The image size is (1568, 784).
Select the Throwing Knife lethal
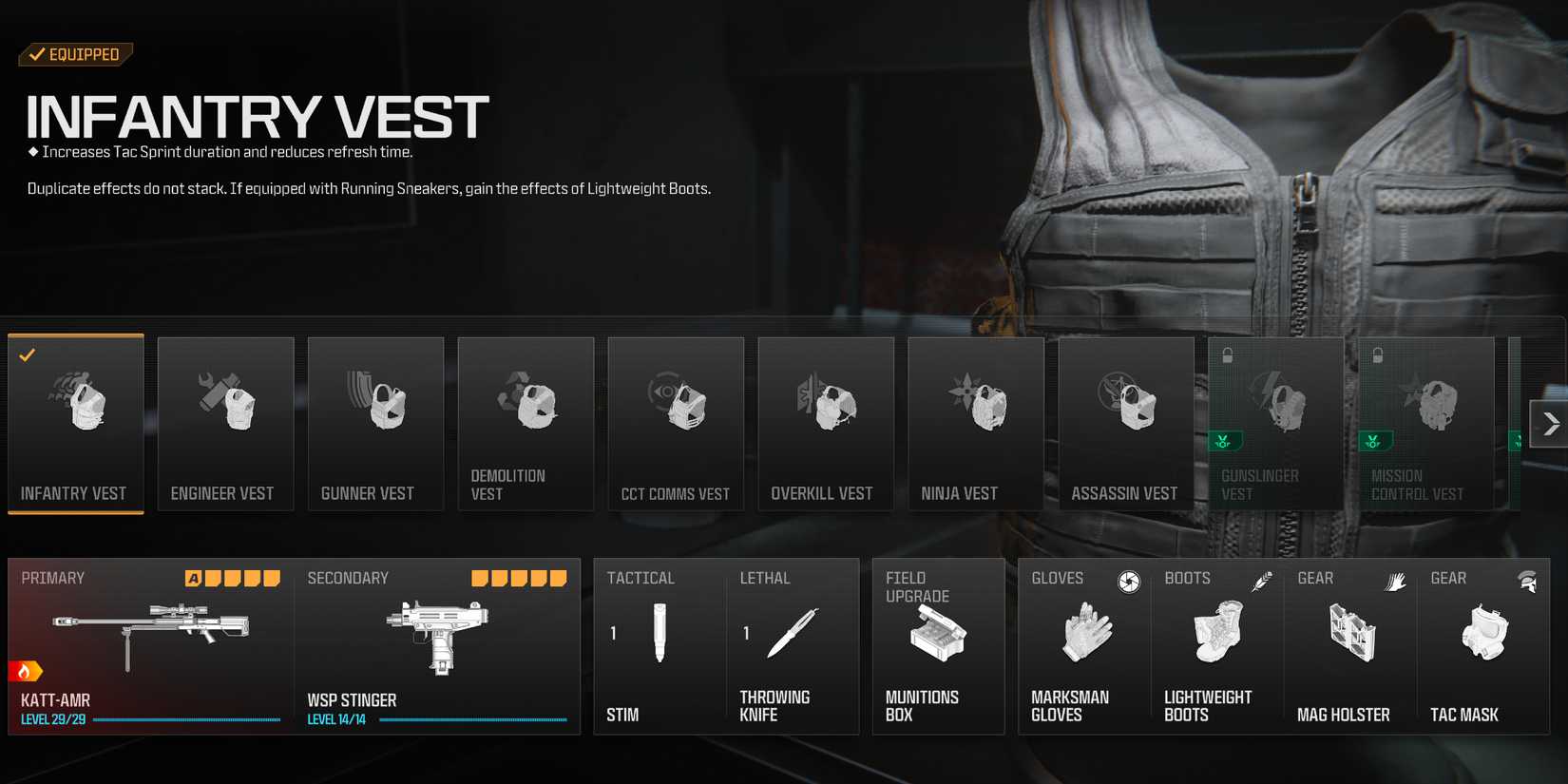pos(794,646)
